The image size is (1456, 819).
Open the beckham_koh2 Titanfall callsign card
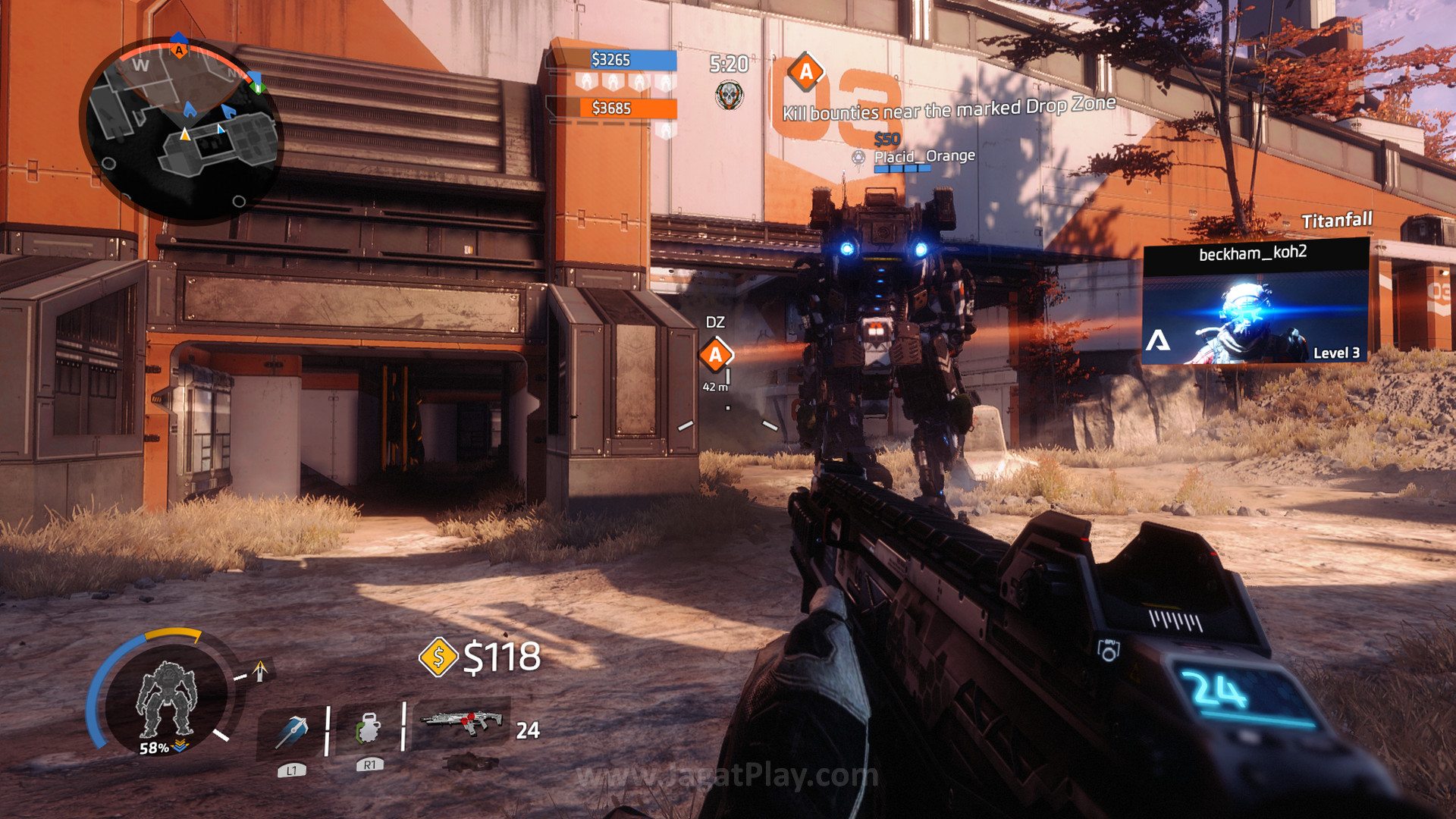(x=1256, y=303)
